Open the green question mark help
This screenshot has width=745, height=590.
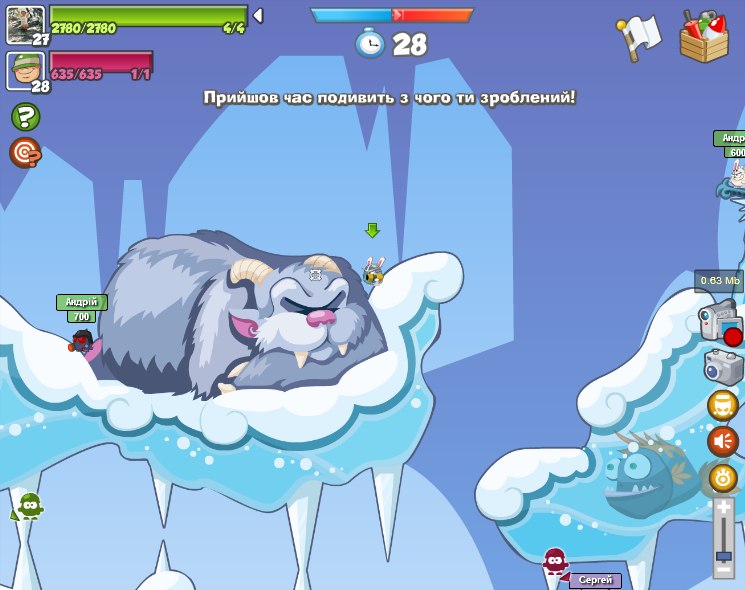(25, 117)
